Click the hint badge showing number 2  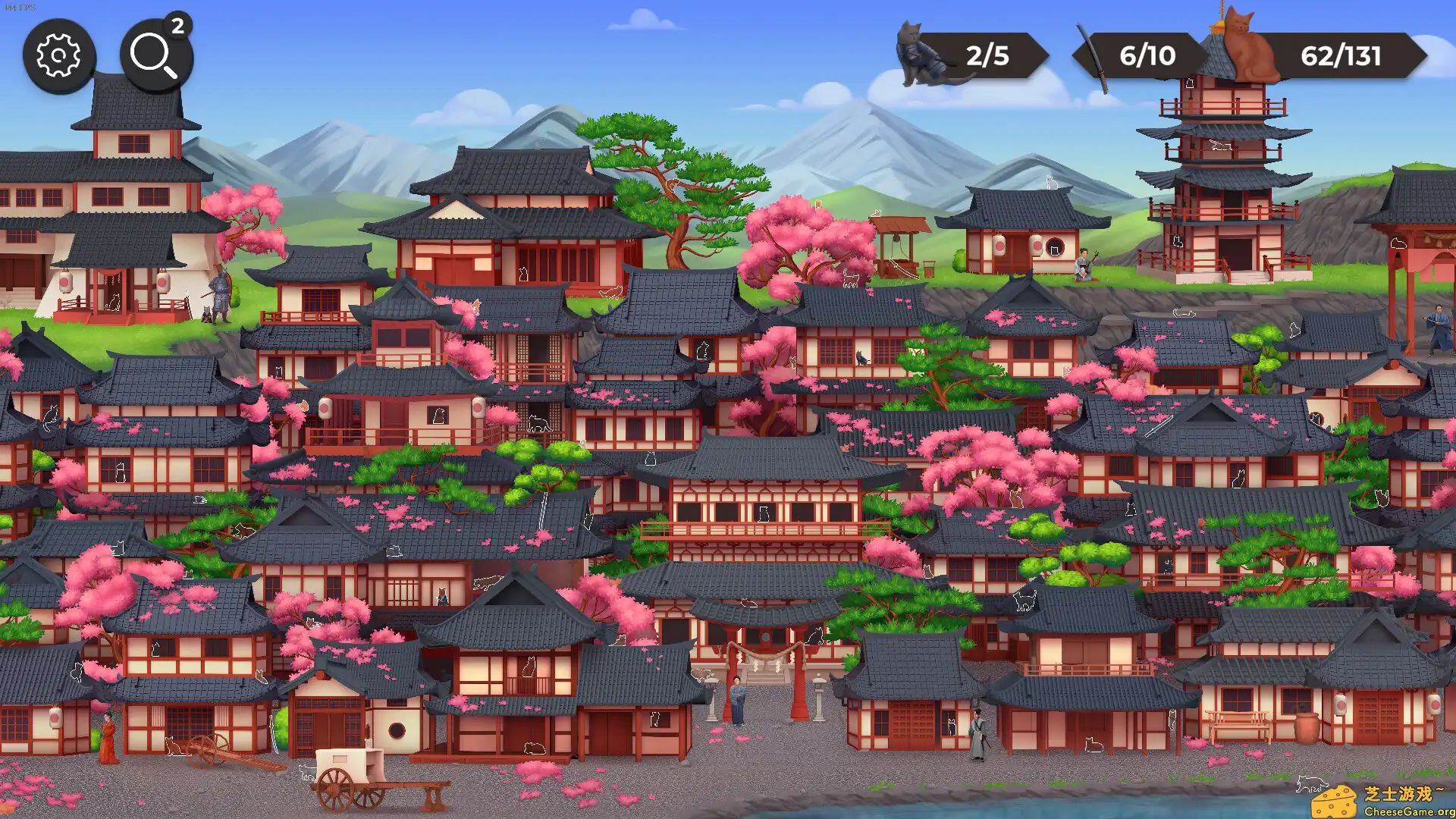click(177, 29)
